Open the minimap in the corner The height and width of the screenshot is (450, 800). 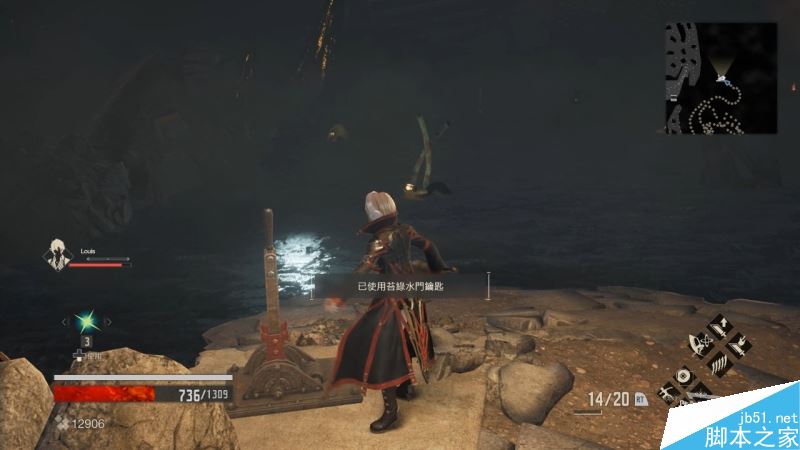721,78
